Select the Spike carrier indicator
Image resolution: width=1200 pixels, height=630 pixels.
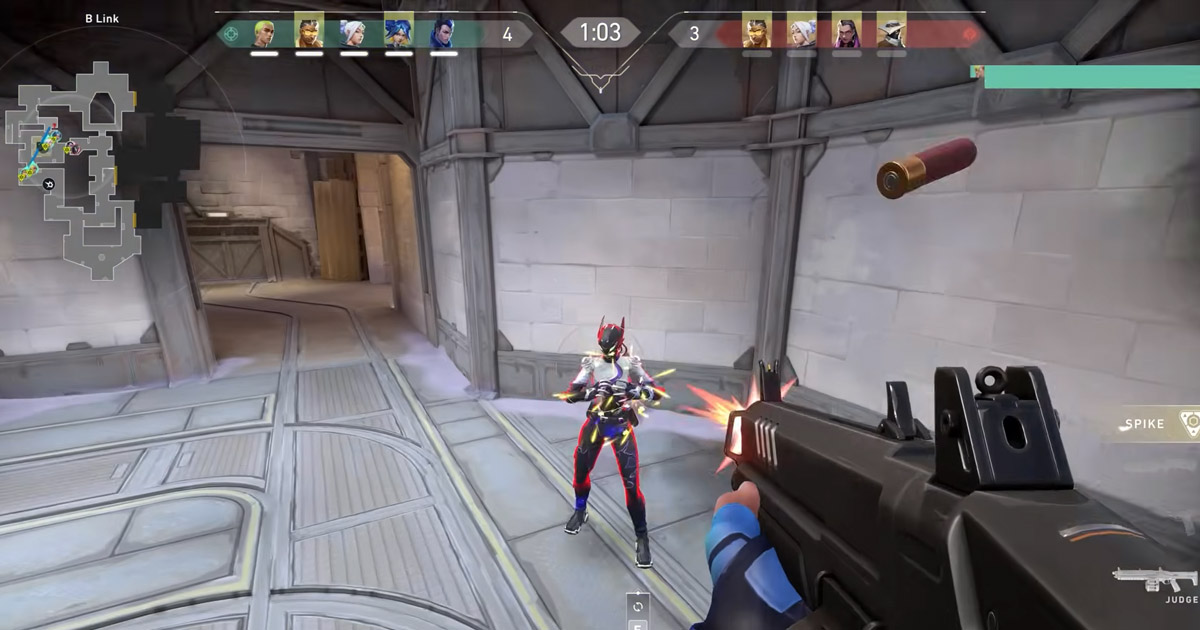tap(1159, 423)
